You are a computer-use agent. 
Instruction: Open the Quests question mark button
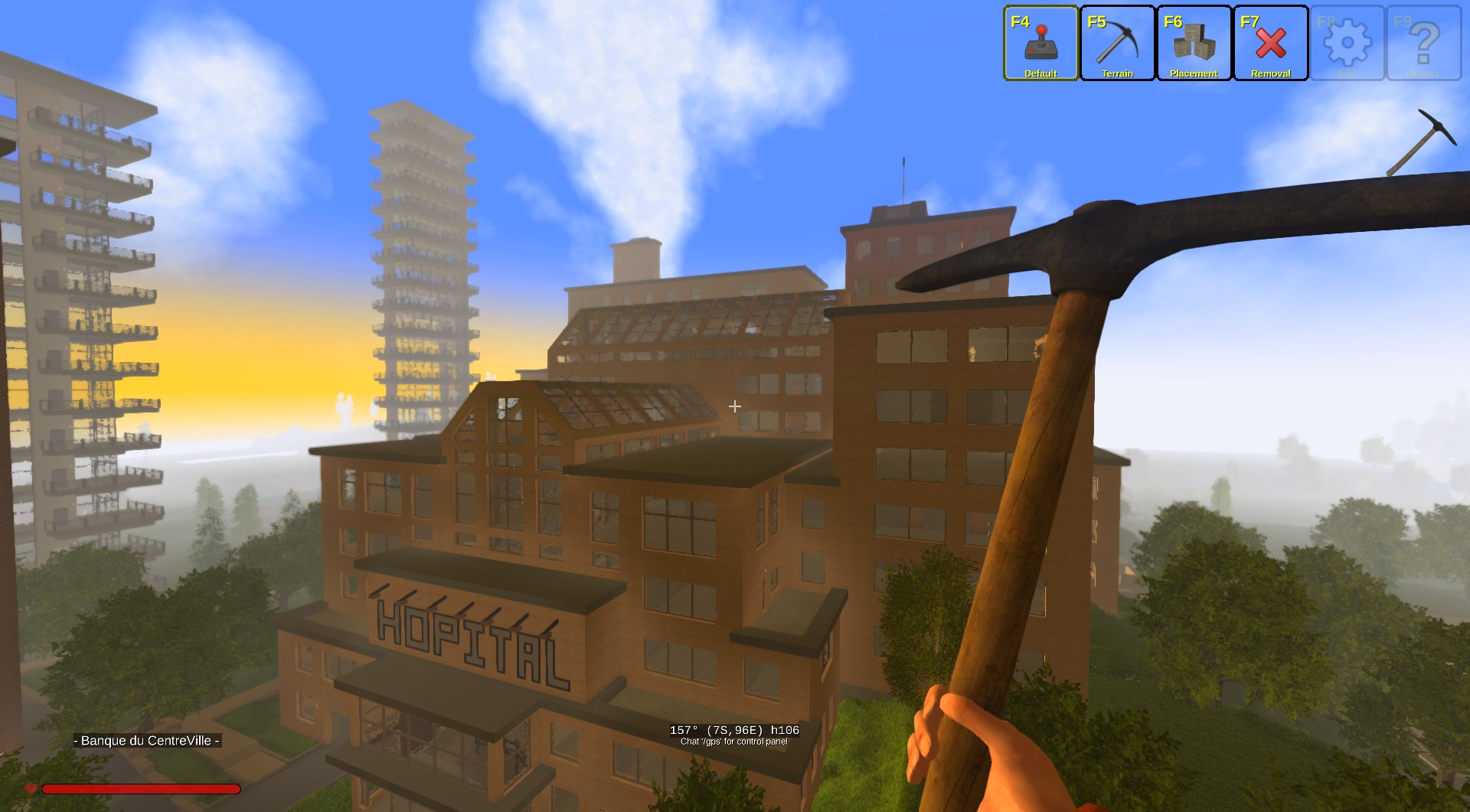[1424, 44]
